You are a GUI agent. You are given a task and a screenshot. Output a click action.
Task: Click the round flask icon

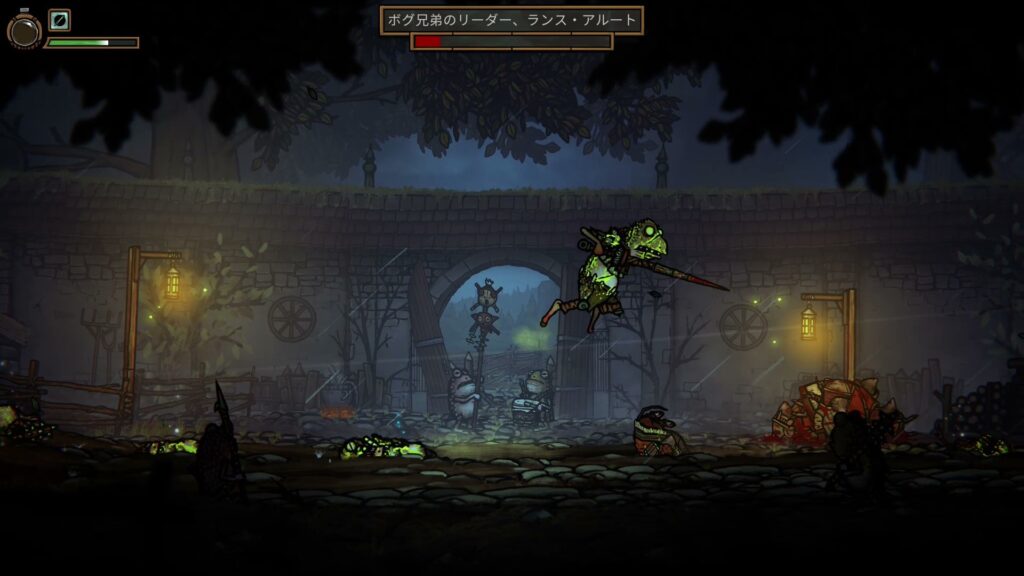pos(23,30)
